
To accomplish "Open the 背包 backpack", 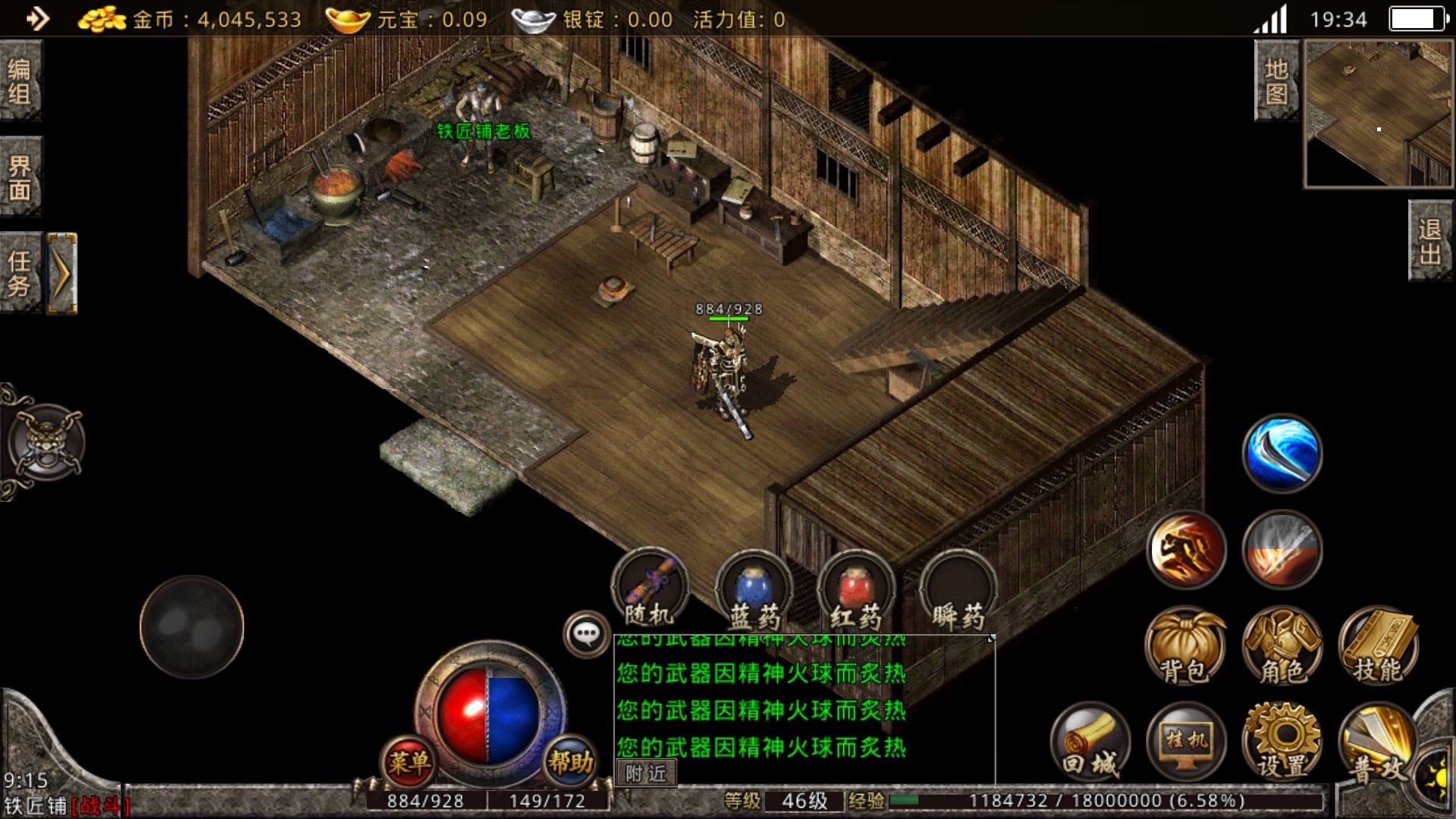I will coord(1185,646).
